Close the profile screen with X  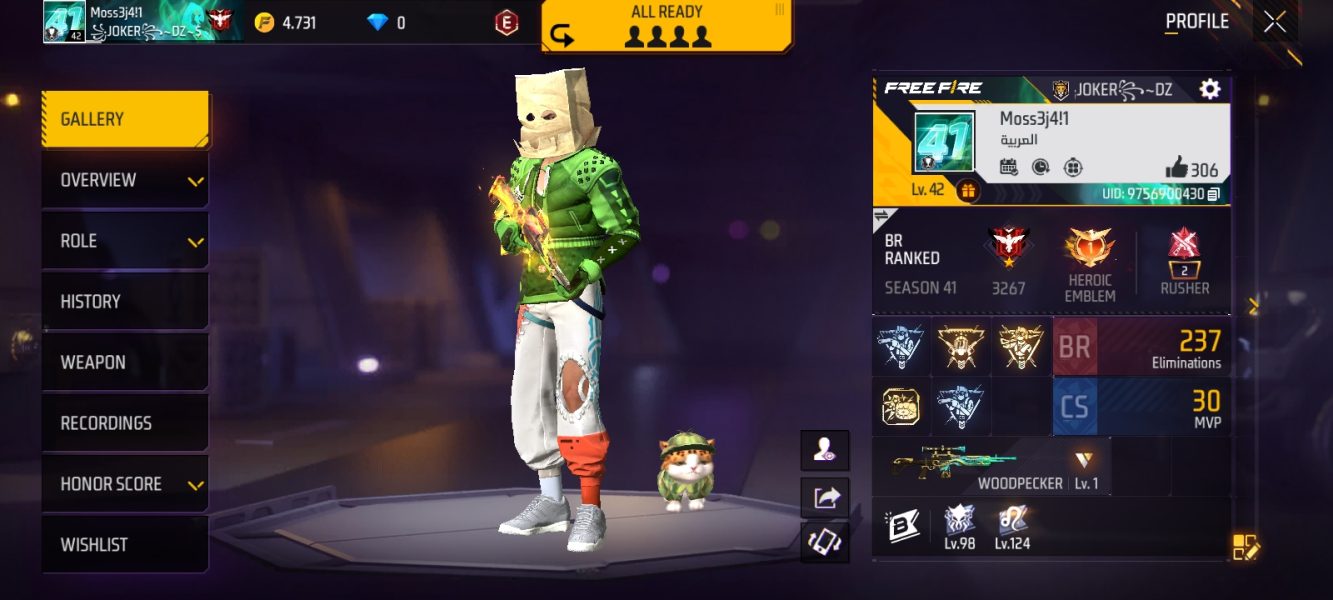(x=1275, y=22)
